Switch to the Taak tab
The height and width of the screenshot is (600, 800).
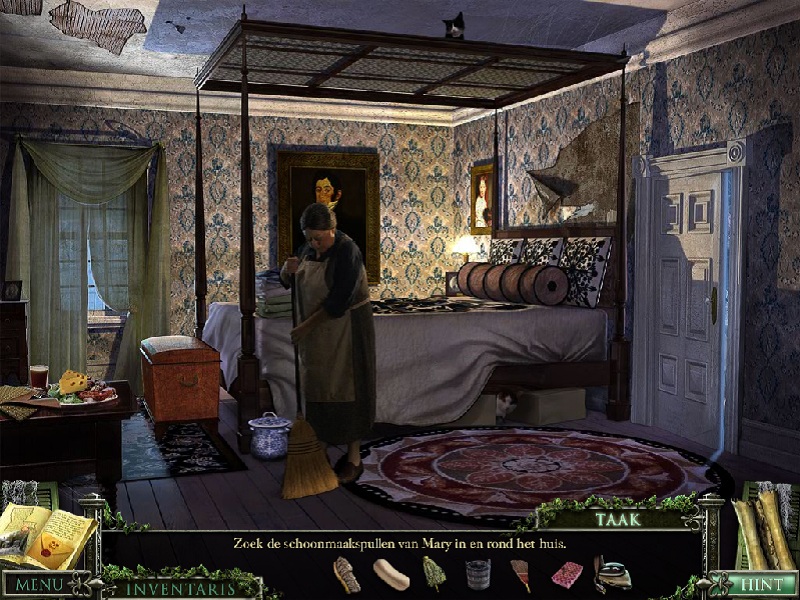(x=618, y=519)
